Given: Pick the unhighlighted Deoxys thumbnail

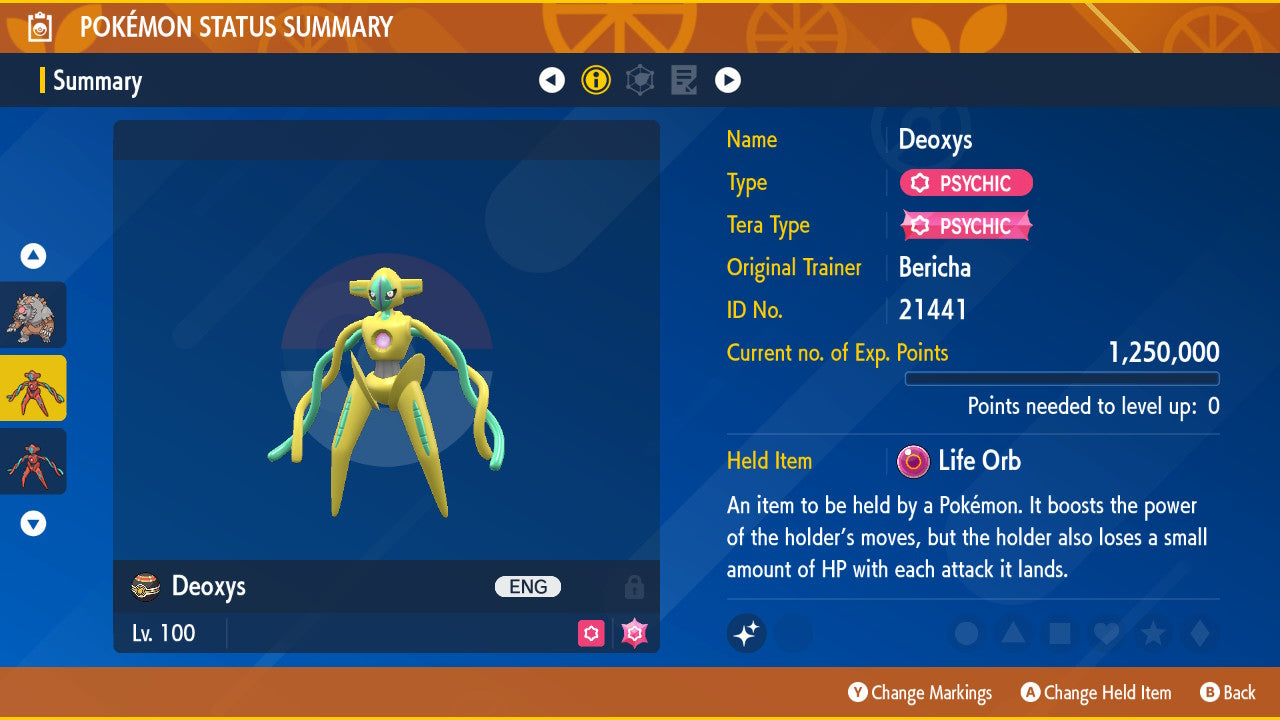Looking at the screenshot, I should 34,461.
